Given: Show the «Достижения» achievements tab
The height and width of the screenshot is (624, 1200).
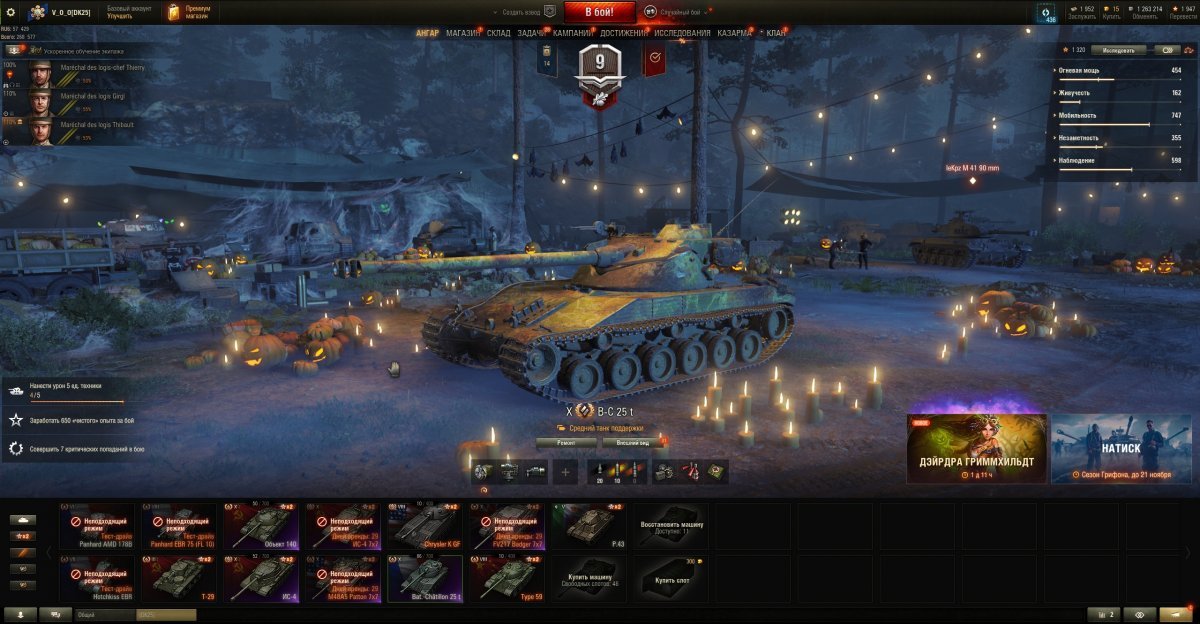Looking at the screenshot, I should pos(622,33).
